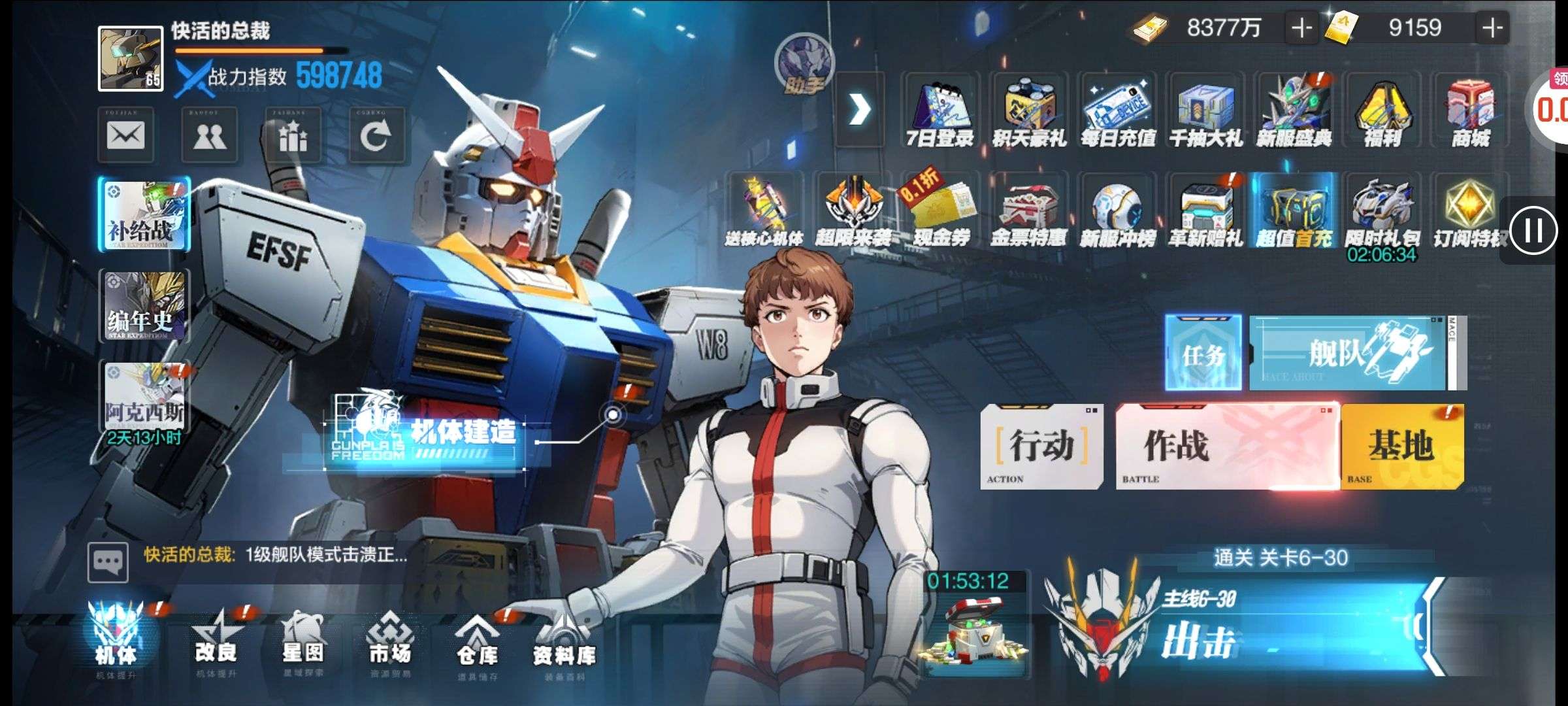
Task: Open the 7日登录 login reward icon
Action: point(939,111)
